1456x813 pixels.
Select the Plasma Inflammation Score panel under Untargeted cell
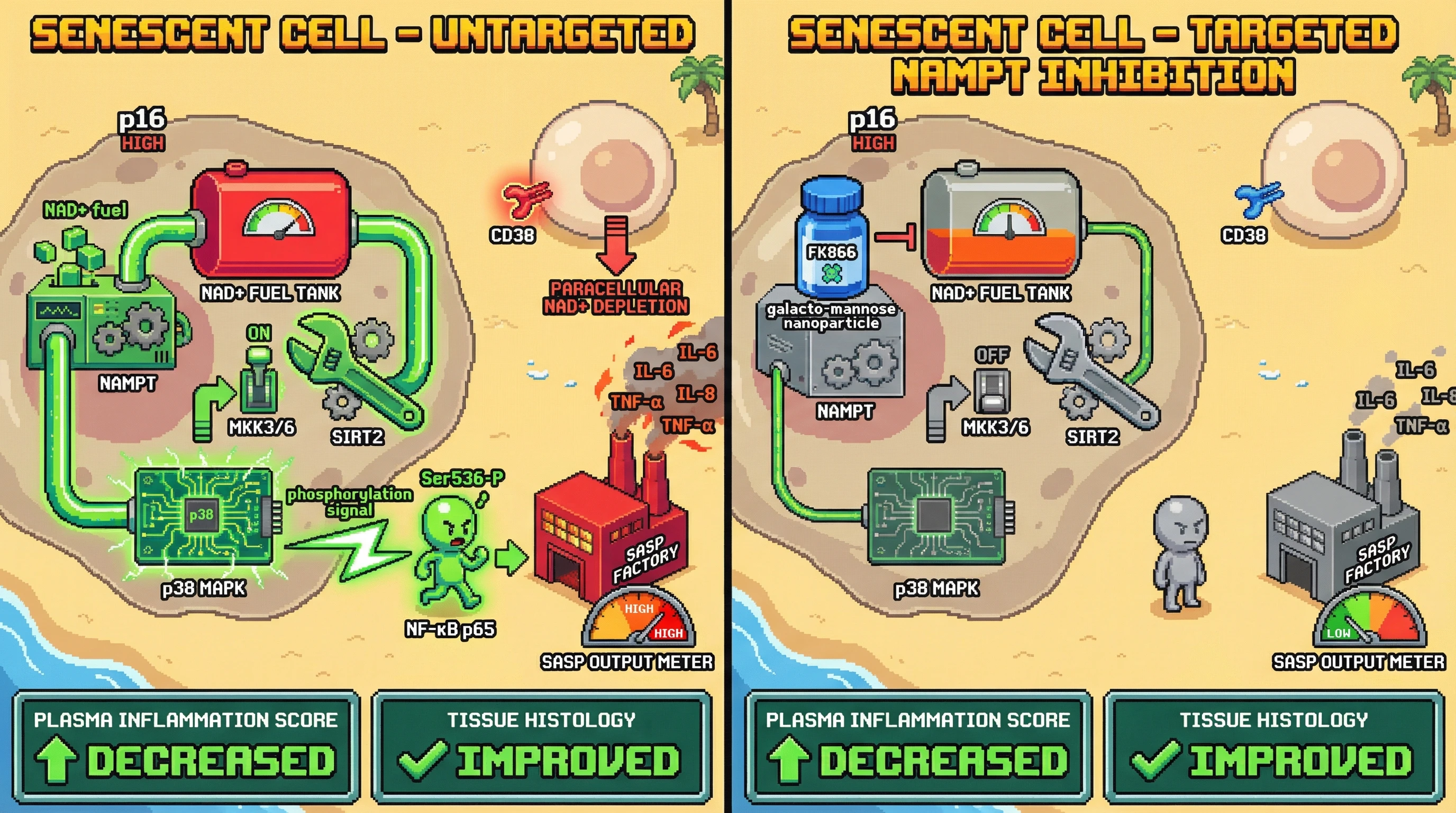pyautogui.click(x=186, y=745)
